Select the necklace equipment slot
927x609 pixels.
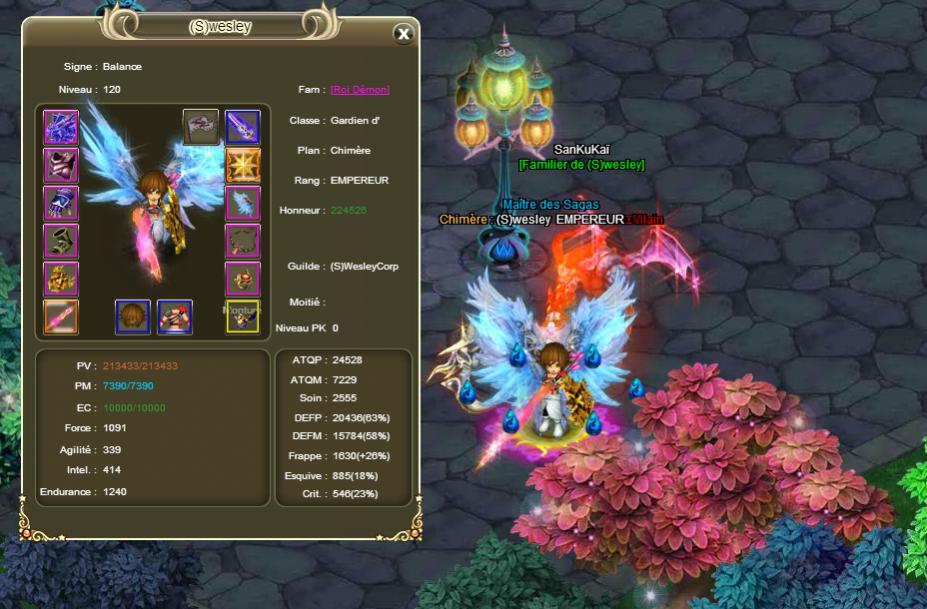[242, 241]
